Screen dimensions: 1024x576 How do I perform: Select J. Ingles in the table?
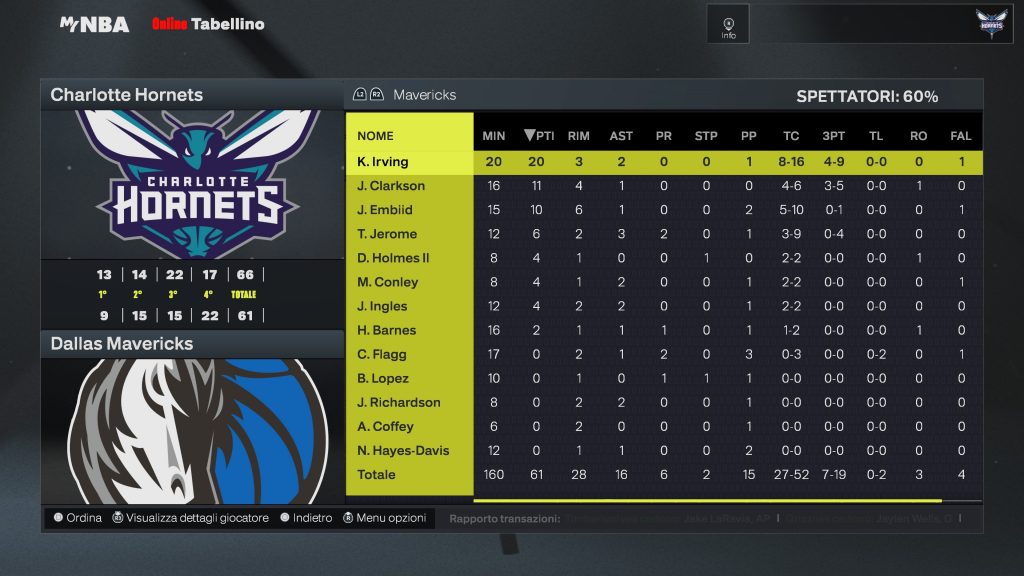pos(384,306)
